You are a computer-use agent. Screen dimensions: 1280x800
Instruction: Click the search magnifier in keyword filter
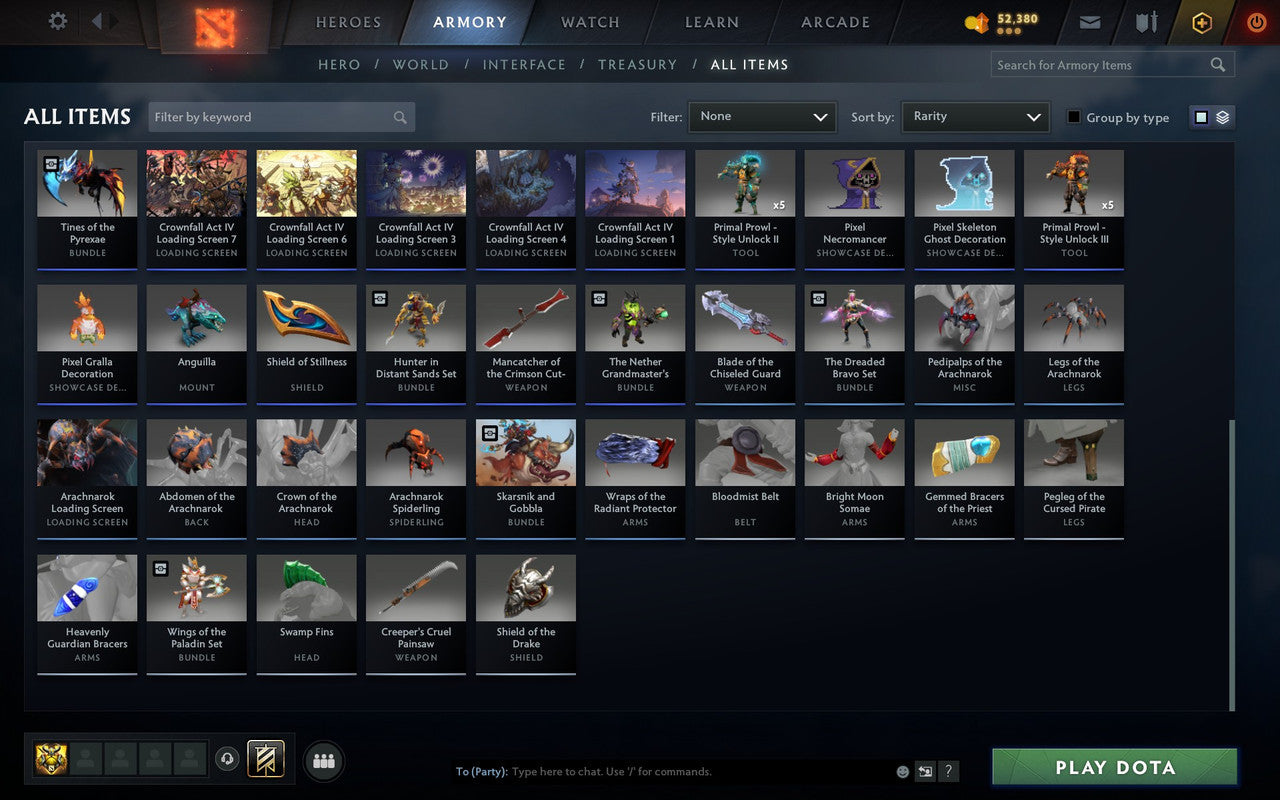pyautogui.click(x=399, y=117)
